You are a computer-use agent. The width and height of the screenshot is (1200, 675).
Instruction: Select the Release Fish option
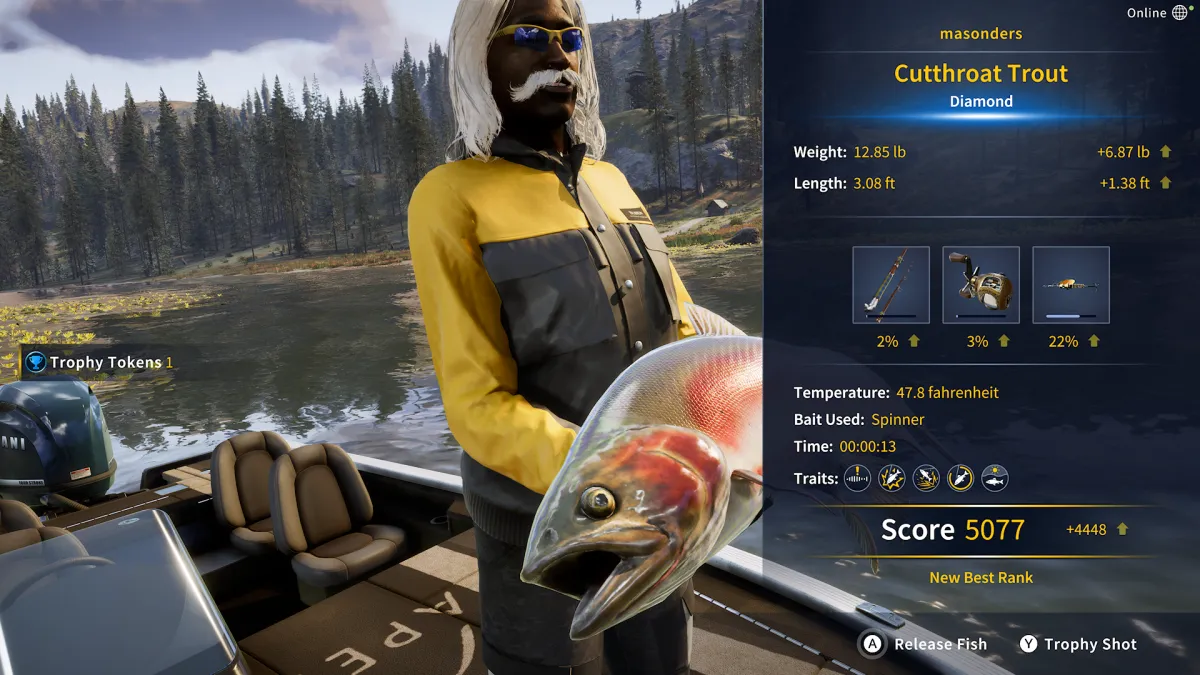pos(925,645)
